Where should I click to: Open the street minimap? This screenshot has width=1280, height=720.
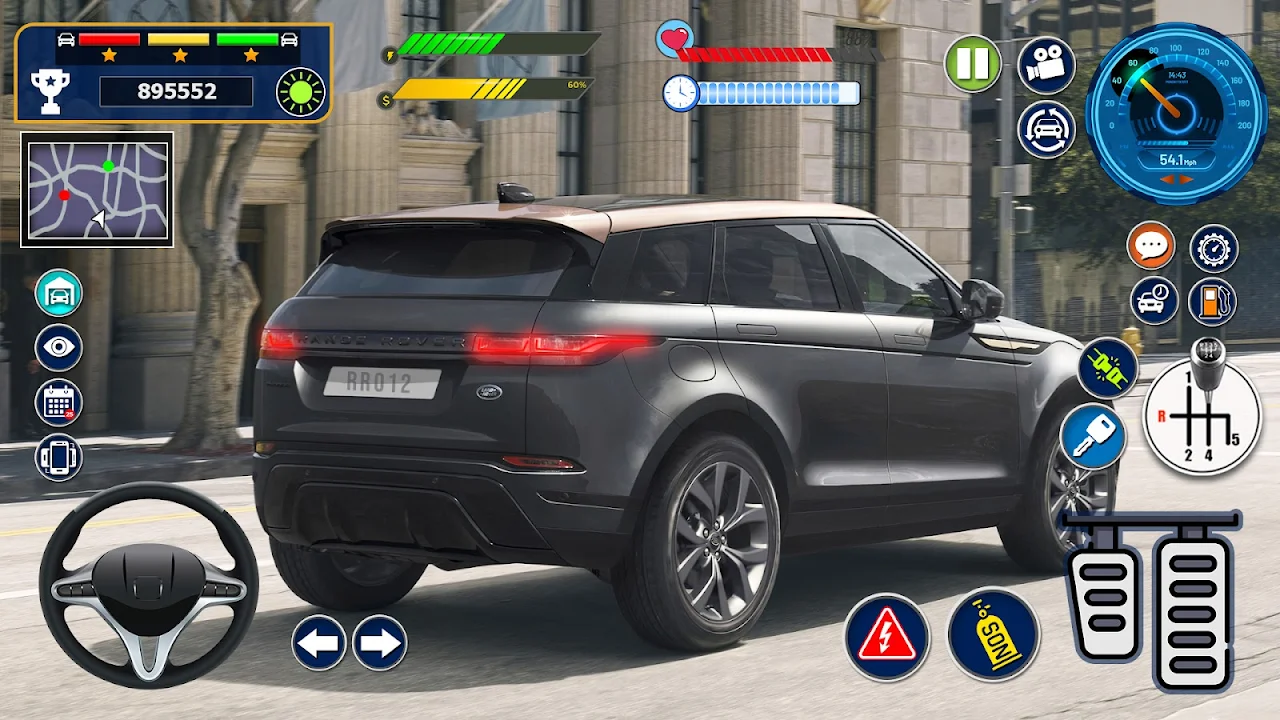pos(97,190)
